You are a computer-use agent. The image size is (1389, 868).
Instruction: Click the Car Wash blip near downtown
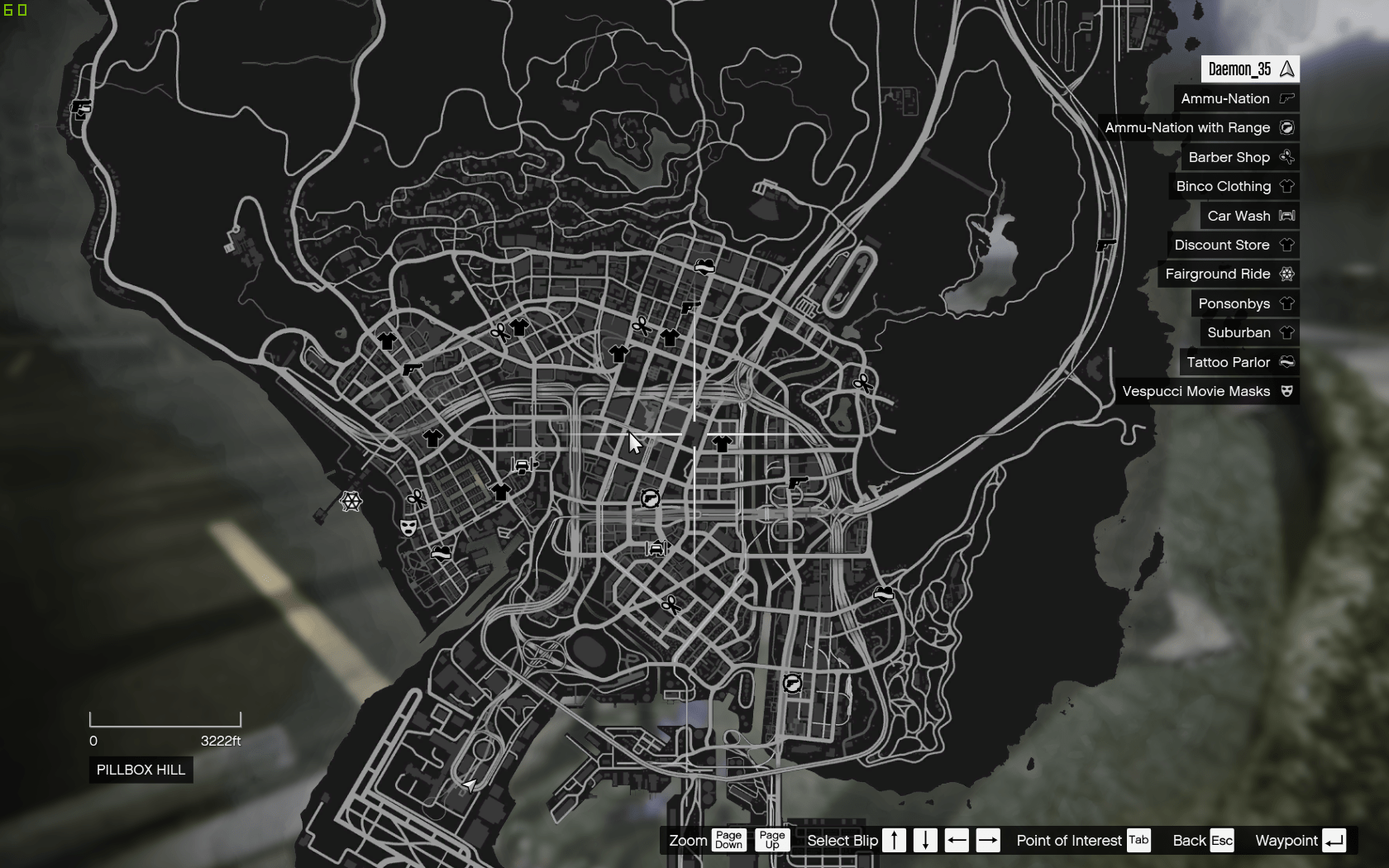(x=657, y=547)
